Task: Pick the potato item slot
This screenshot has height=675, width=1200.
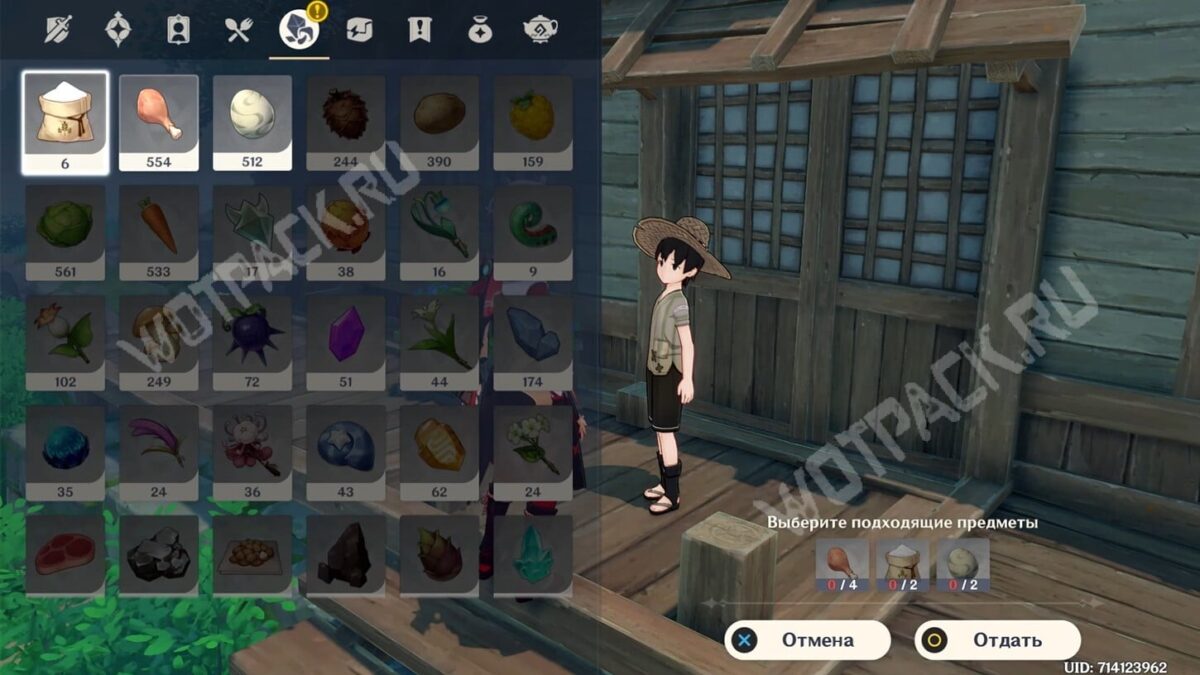Action: click(439, 122)
